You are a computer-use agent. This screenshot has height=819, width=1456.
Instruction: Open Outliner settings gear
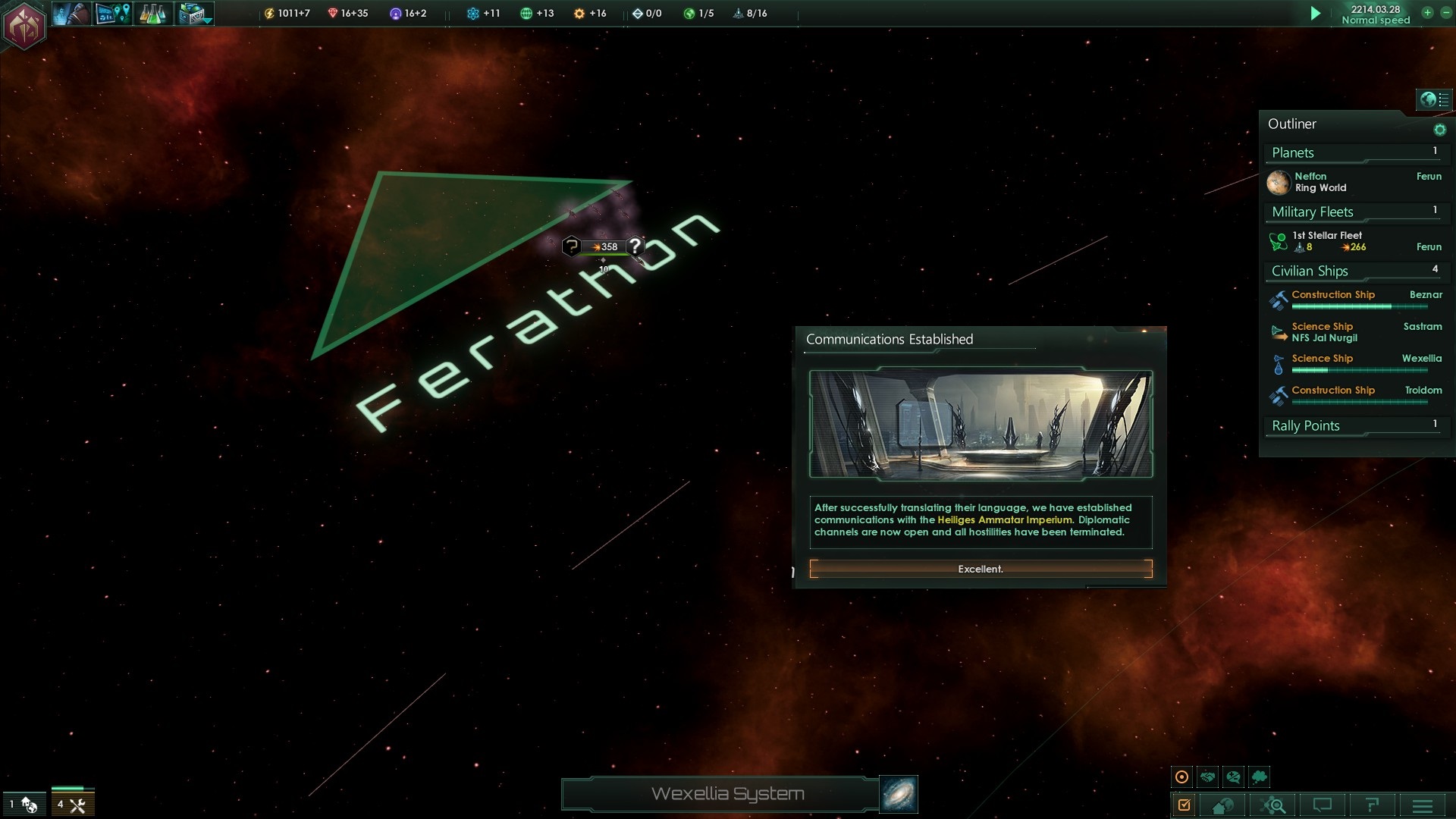point(1439,130)
